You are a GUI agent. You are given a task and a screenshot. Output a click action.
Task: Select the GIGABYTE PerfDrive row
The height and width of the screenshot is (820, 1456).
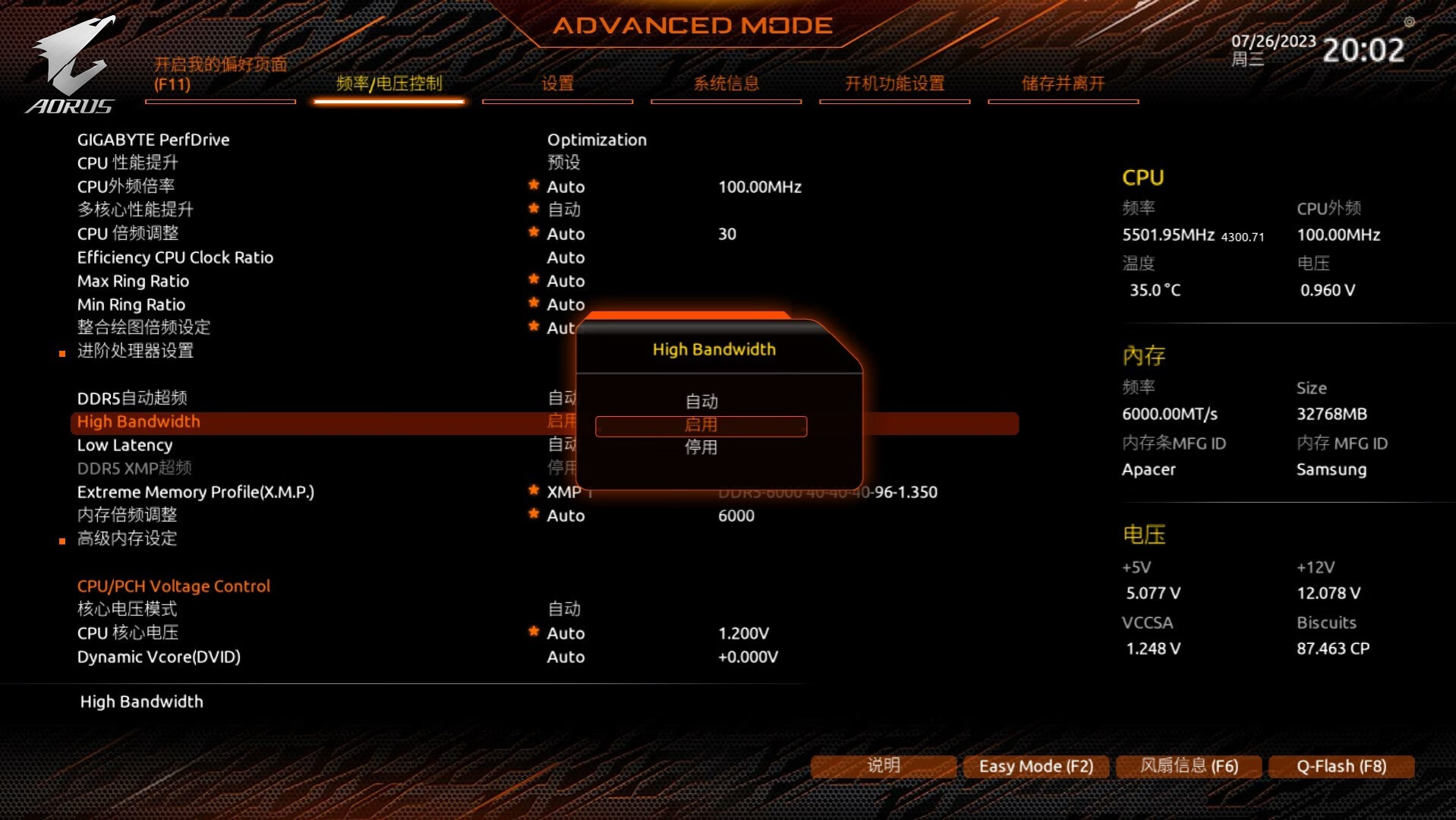coord(153,140)
